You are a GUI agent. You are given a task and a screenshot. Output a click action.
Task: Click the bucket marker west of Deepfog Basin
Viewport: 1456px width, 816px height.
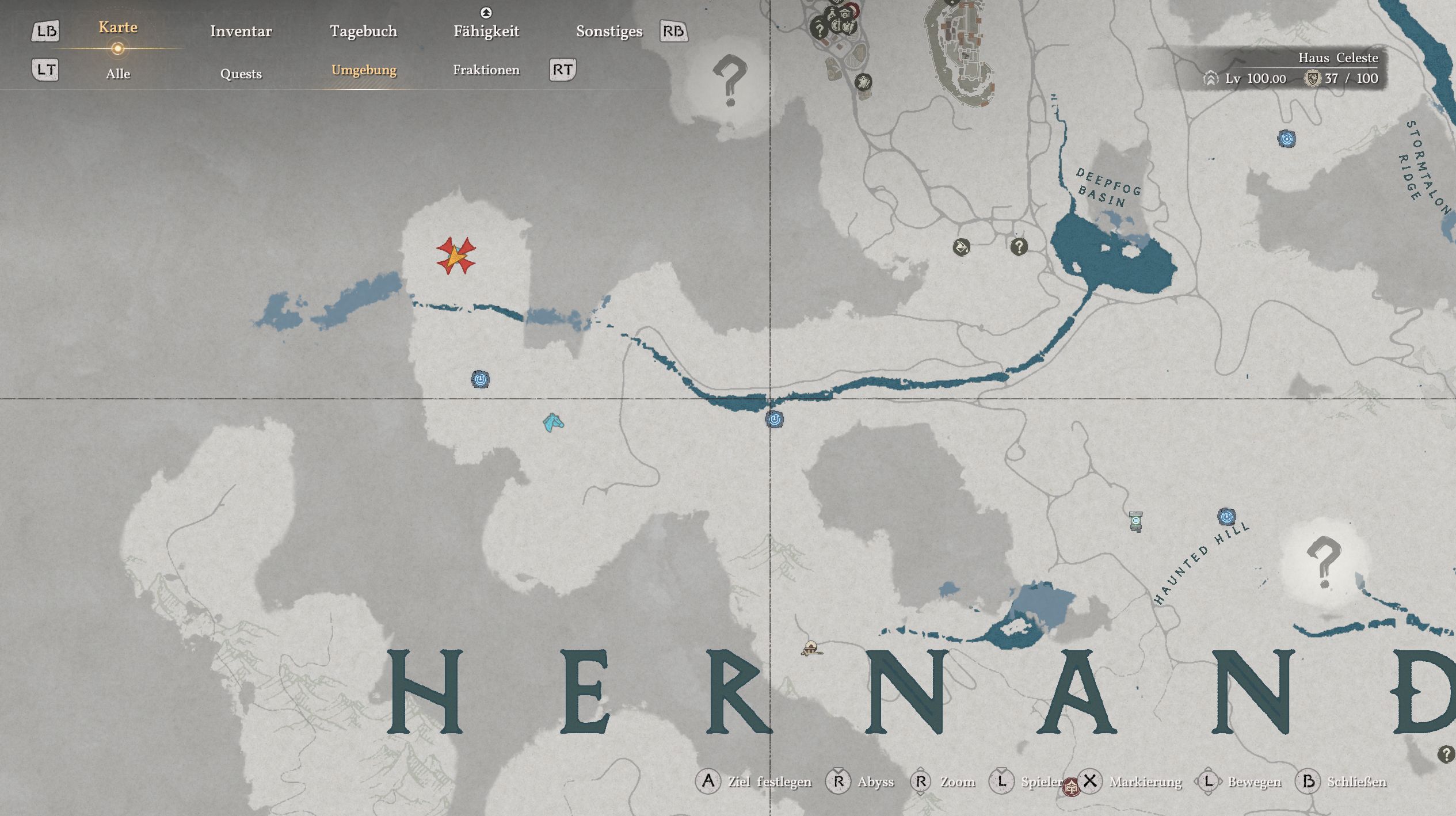(961, 247)
